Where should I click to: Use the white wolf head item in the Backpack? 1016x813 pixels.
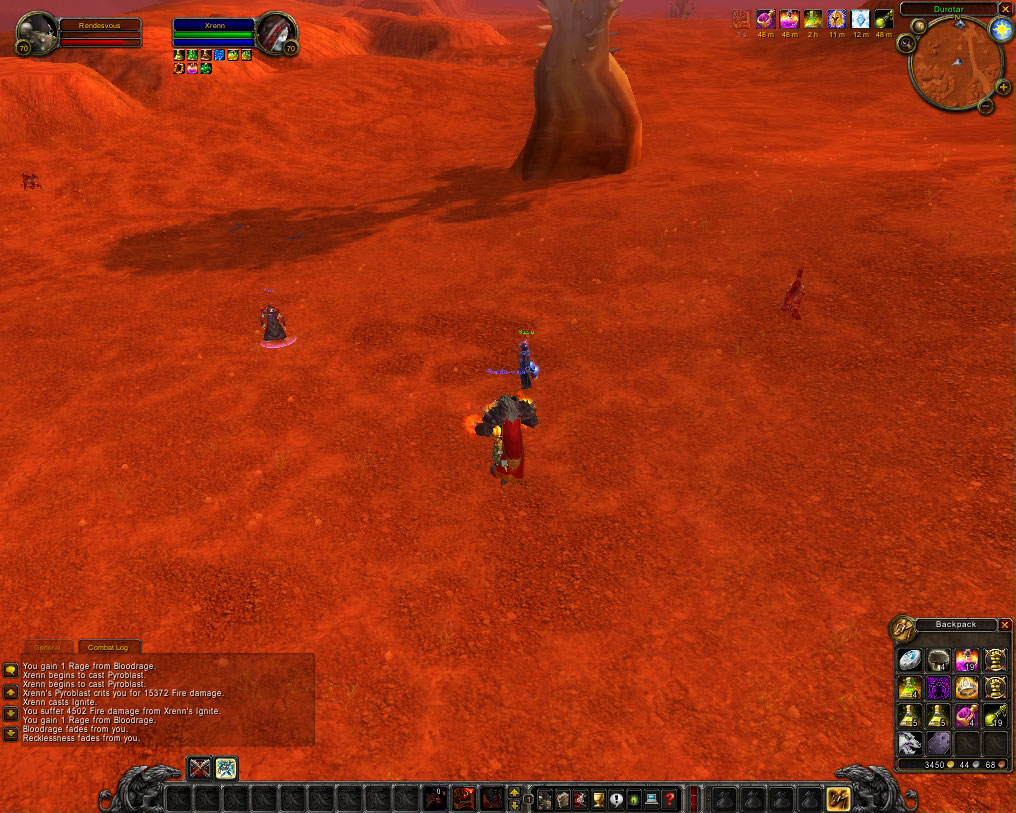click(909, 743)
